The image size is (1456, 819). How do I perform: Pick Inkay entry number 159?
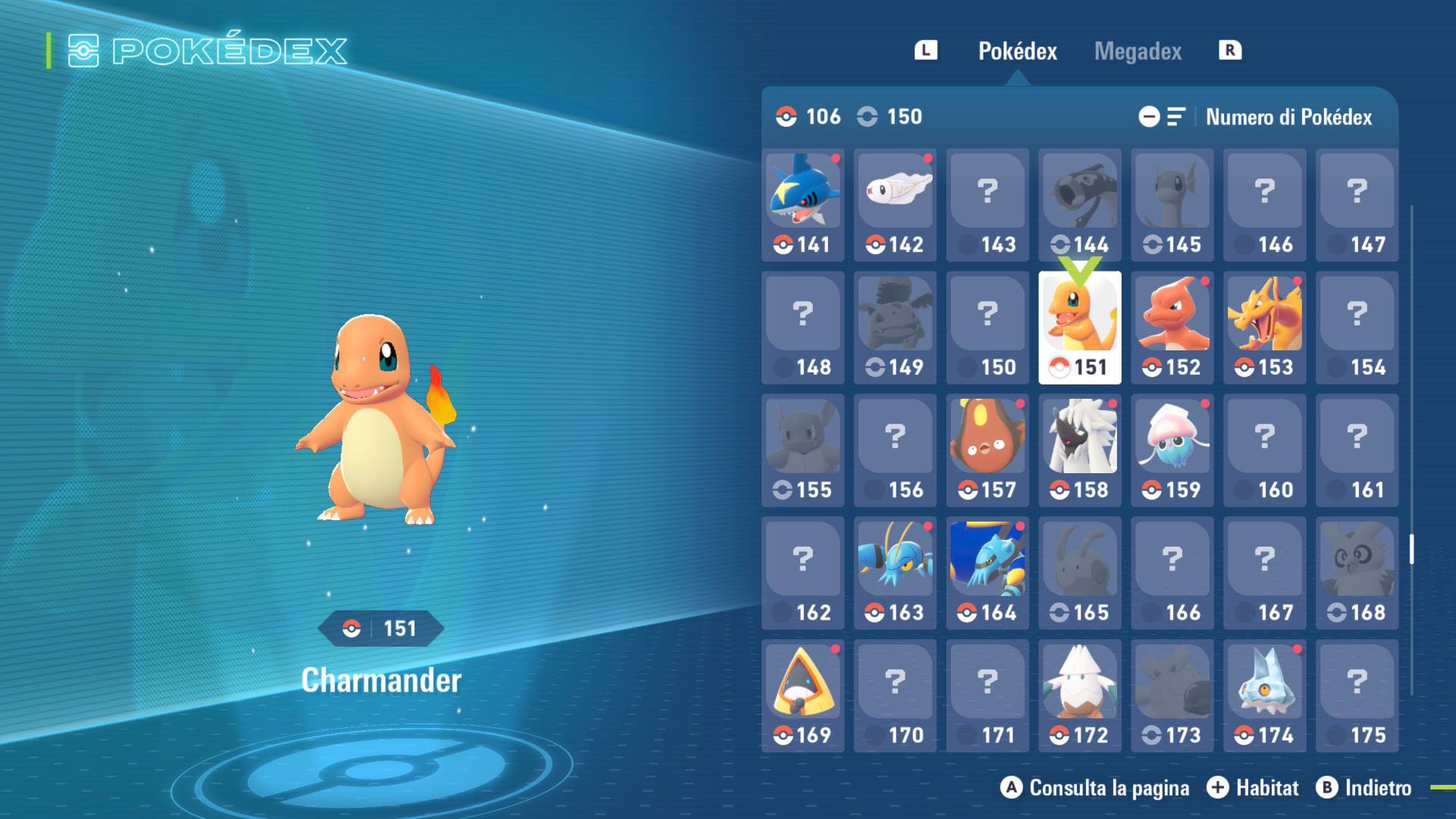pos(1172,450)
